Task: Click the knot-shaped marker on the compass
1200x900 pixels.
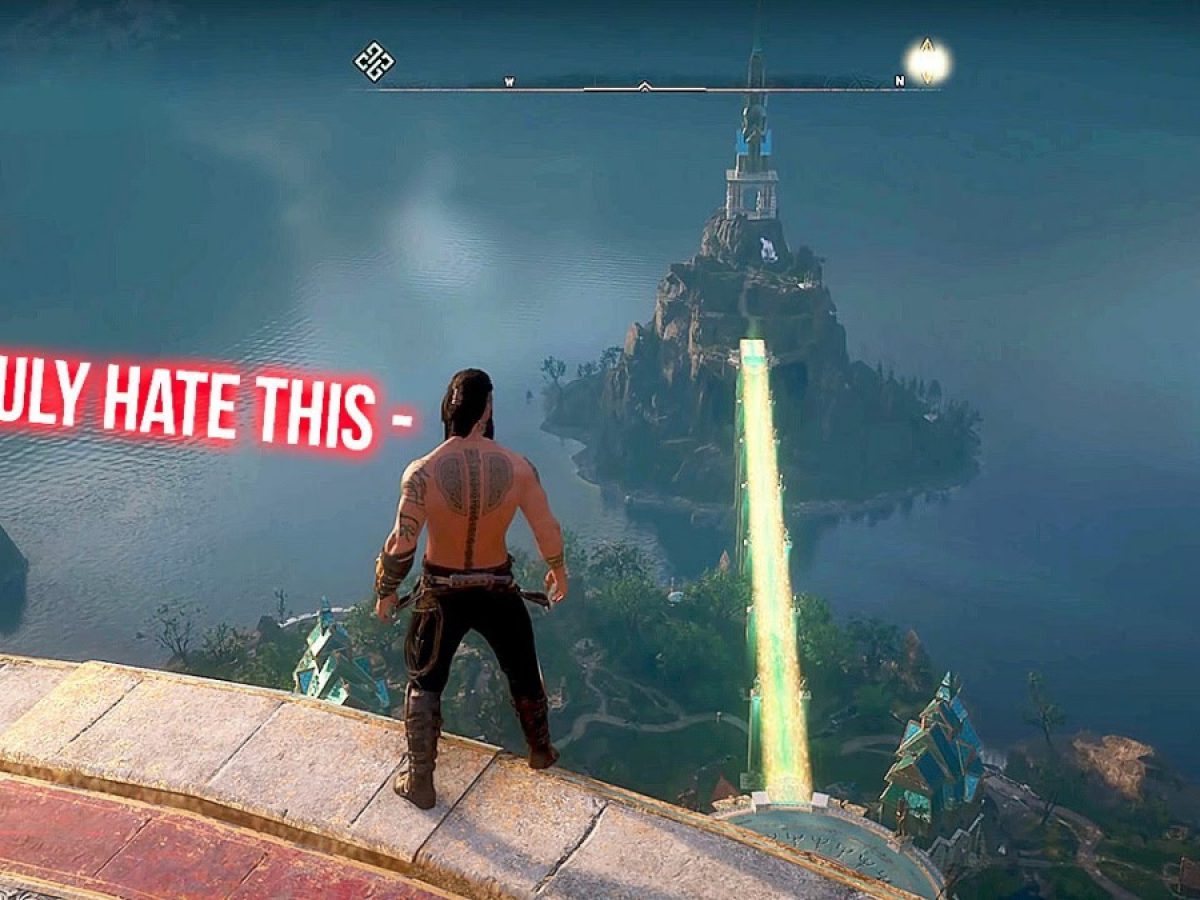Action: 374,61
